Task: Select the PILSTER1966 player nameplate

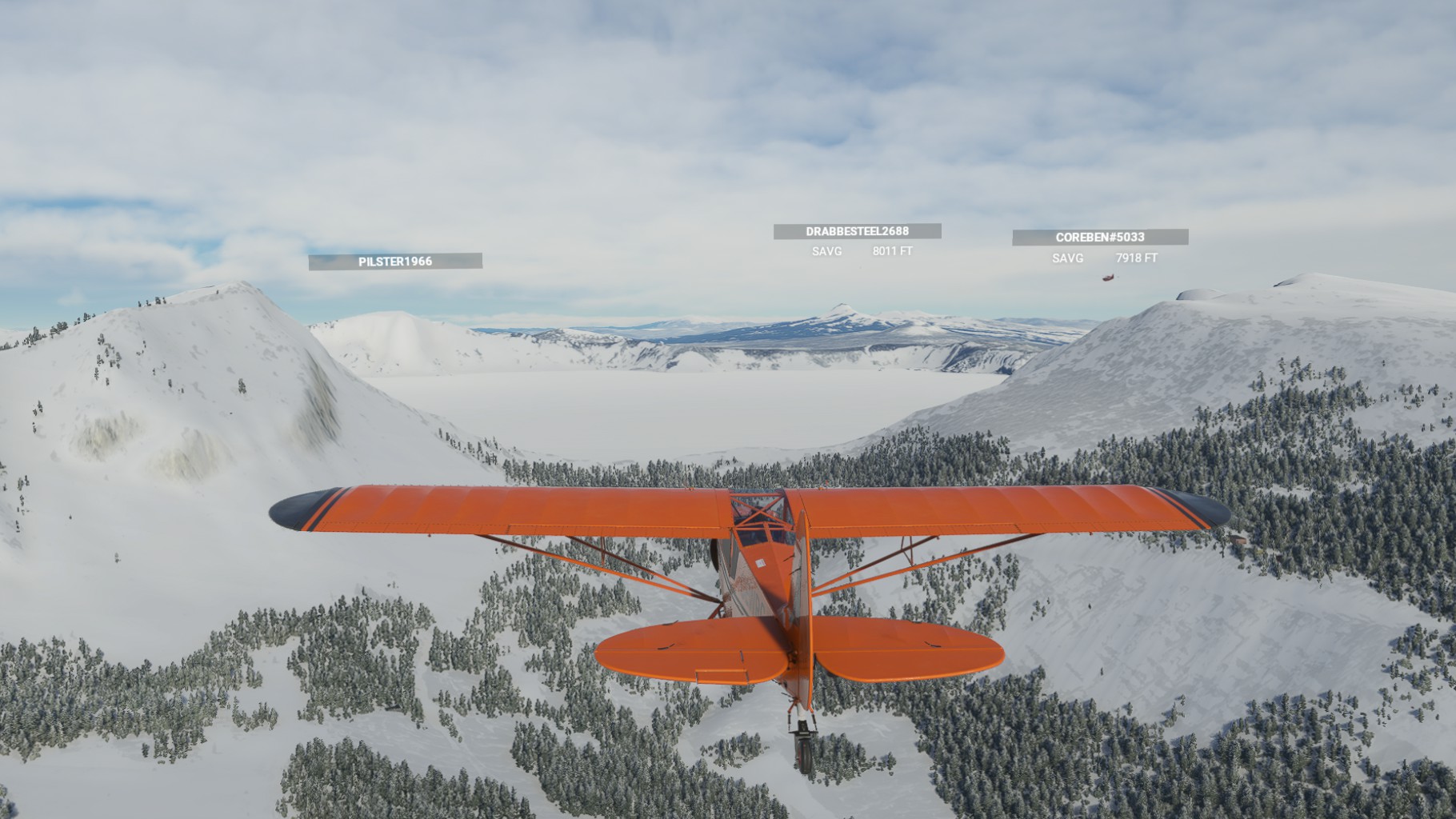Action: 395,262
